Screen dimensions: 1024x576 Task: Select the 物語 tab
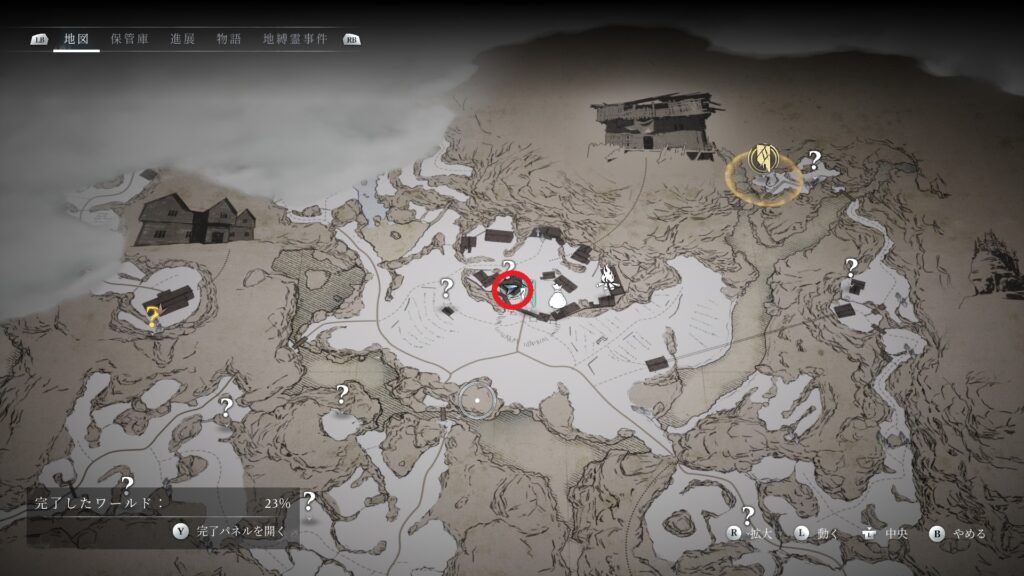click(x=228, y=39)
